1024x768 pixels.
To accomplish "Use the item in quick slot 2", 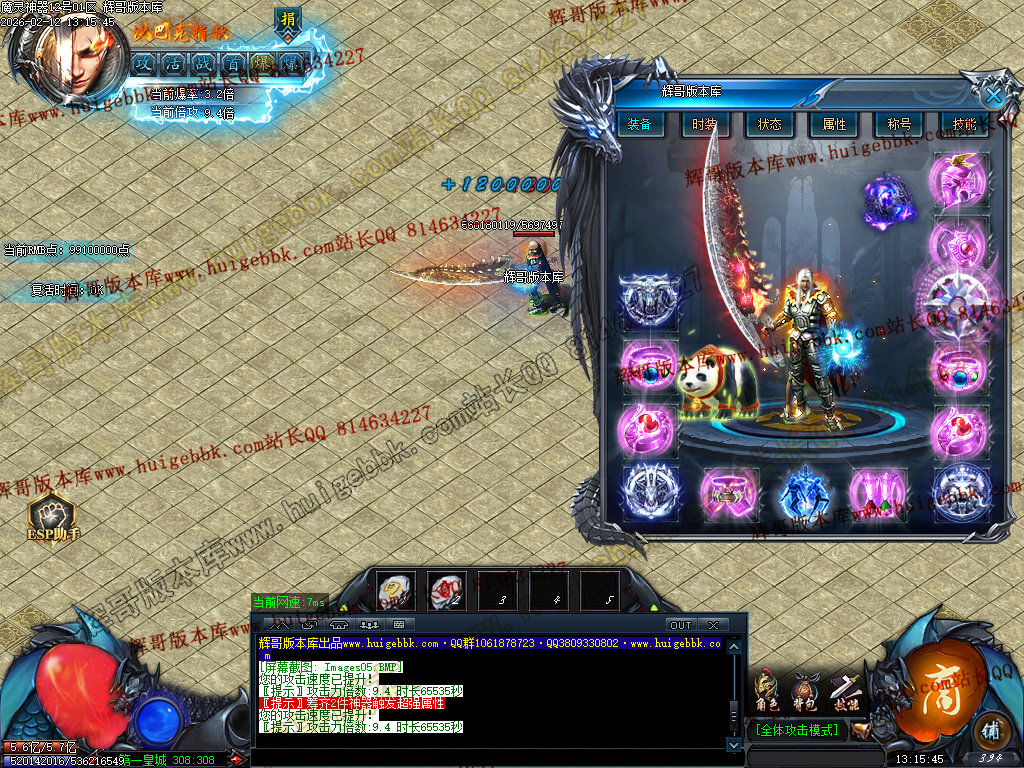I will [446, 590].
